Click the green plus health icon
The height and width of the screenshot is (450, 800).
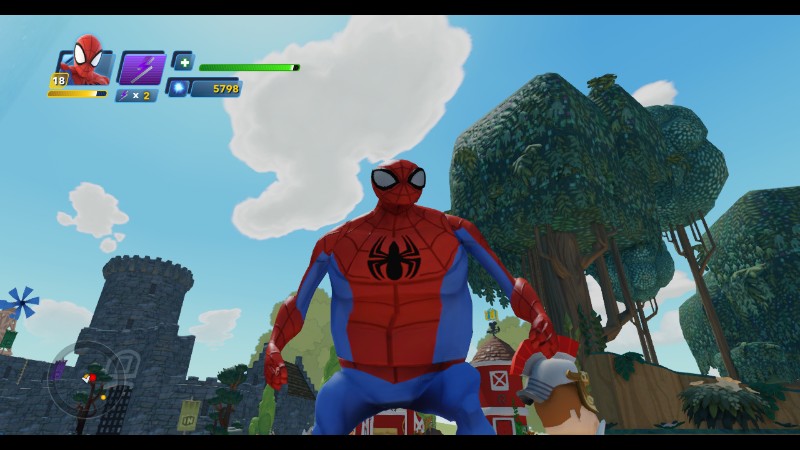point(182,60)
